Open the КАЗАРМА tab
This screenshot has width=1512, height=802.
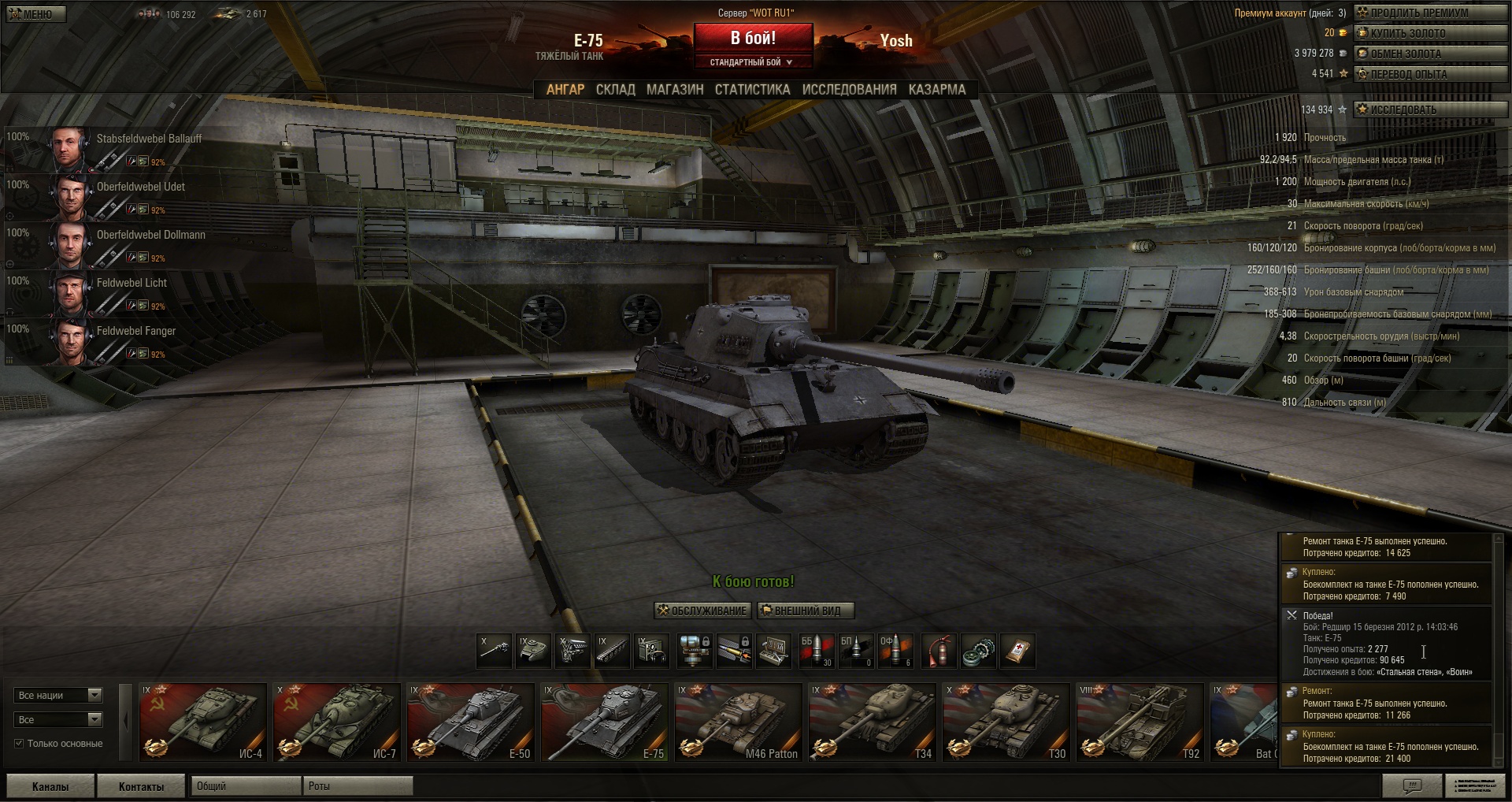coord(936,90)
